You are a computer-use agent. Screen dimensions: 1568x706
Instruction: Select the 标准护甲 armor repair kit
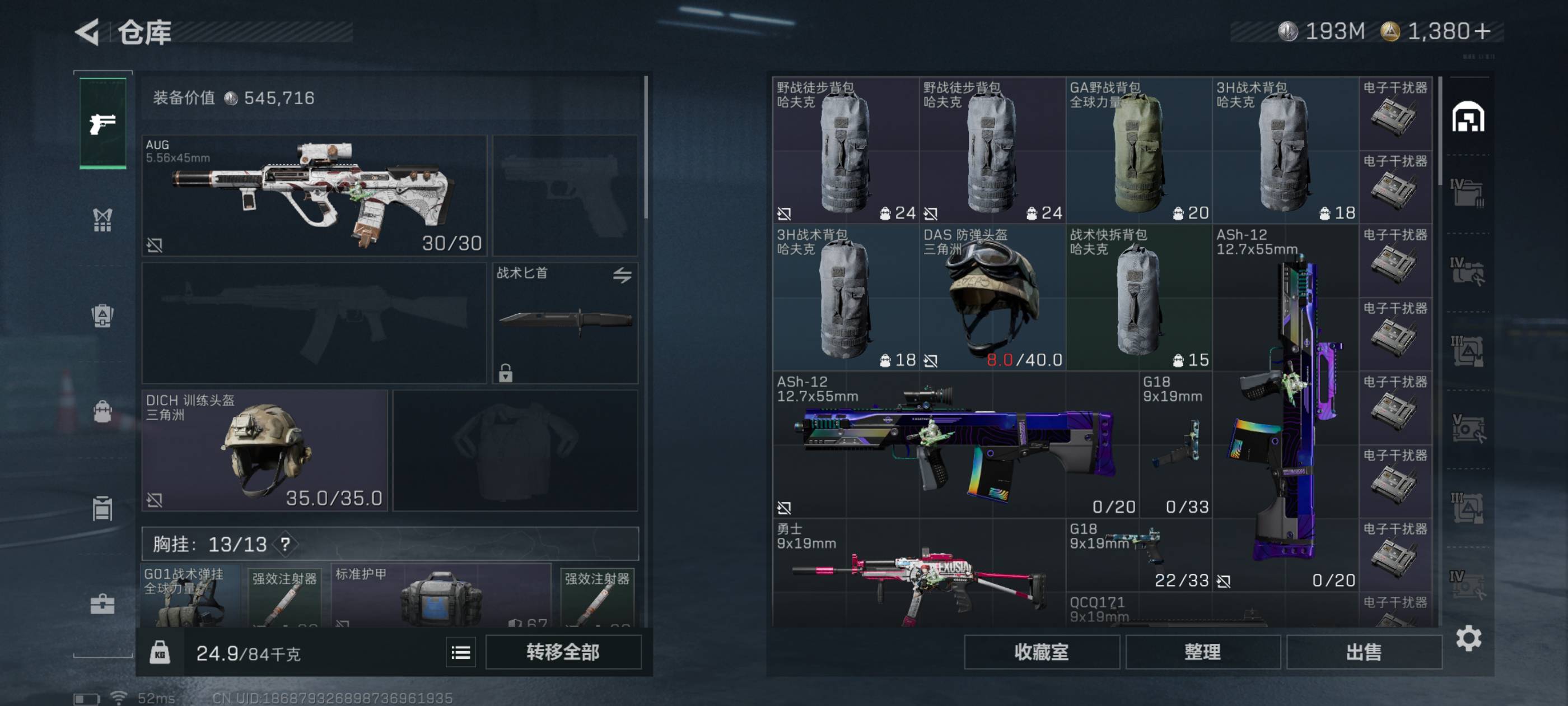click(x=441, y=597)
